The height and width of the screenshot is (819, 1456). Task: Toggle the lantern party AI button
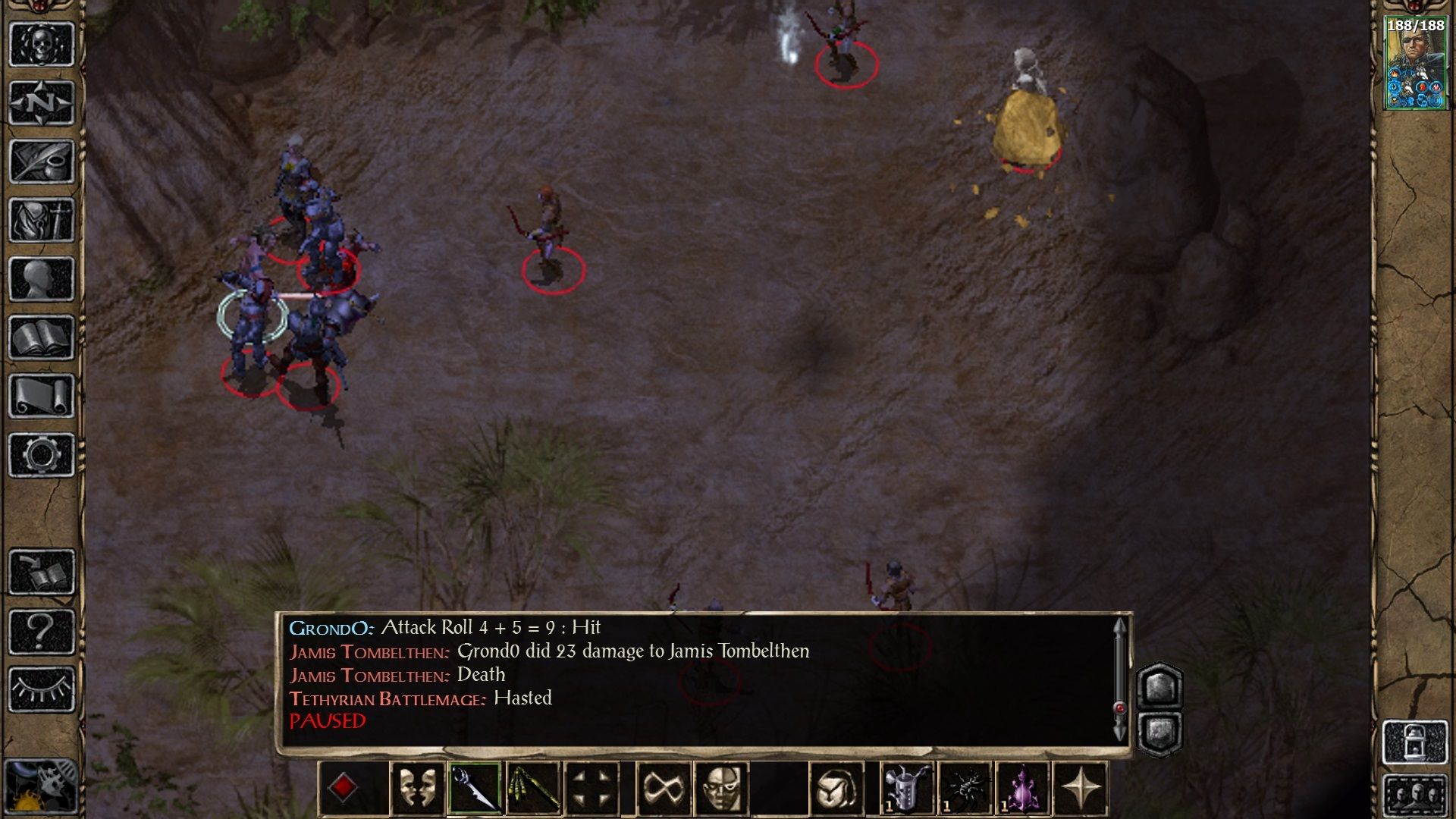pos(1415,742)
